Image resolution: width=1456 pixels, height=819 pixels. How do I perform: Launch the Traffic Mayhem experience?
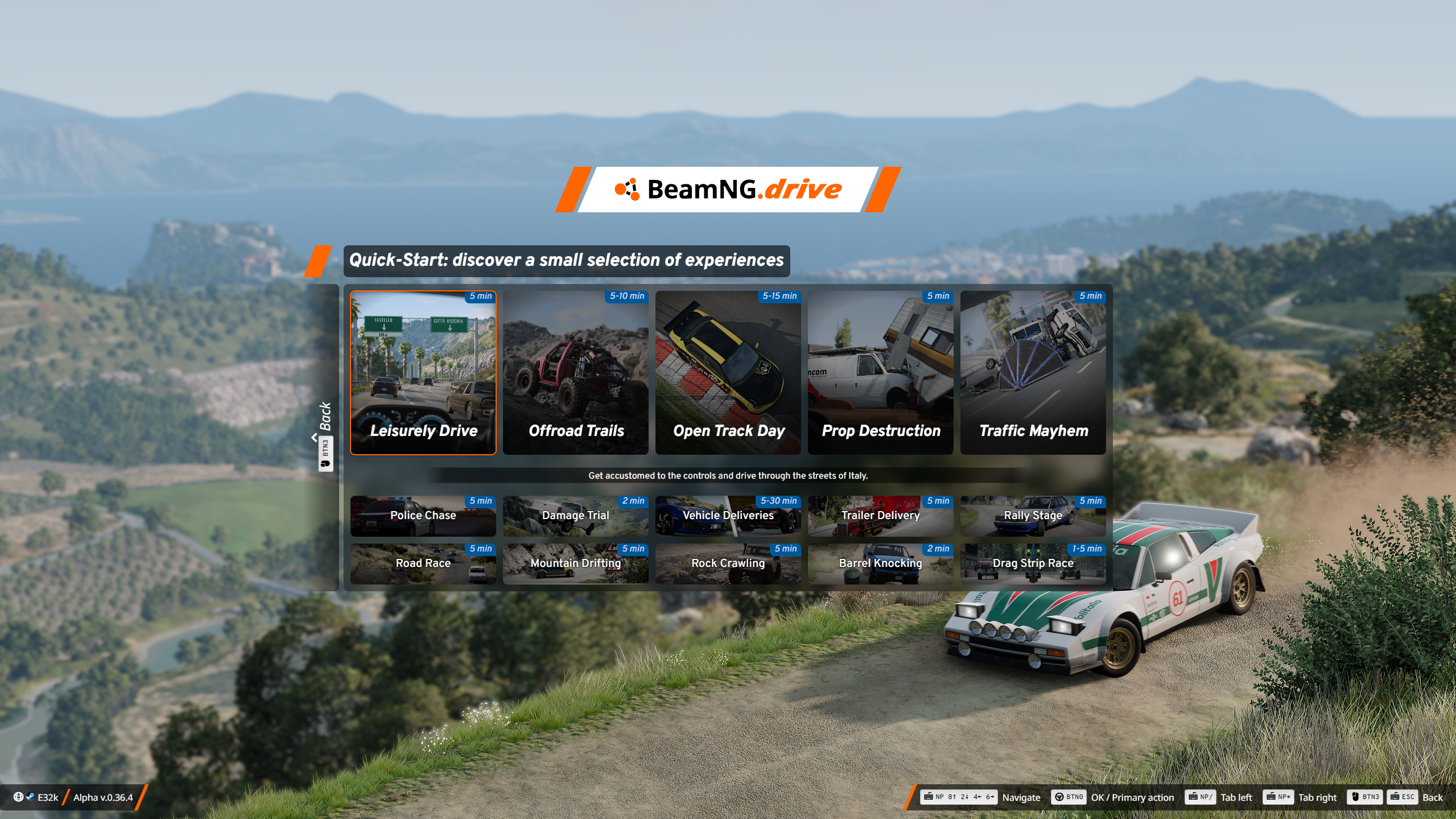1033,373
